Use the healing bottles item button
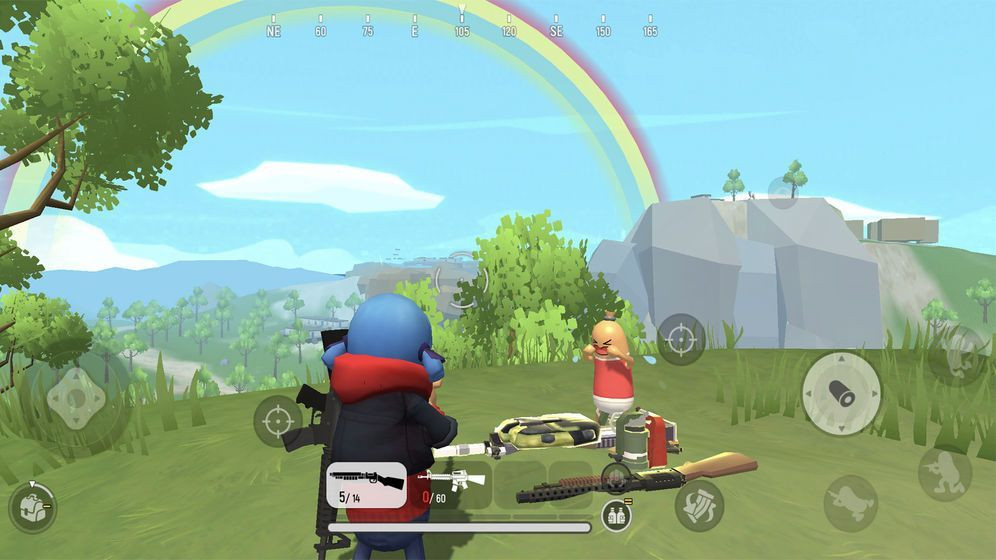 pyautogui.click(x=616, y=516)
